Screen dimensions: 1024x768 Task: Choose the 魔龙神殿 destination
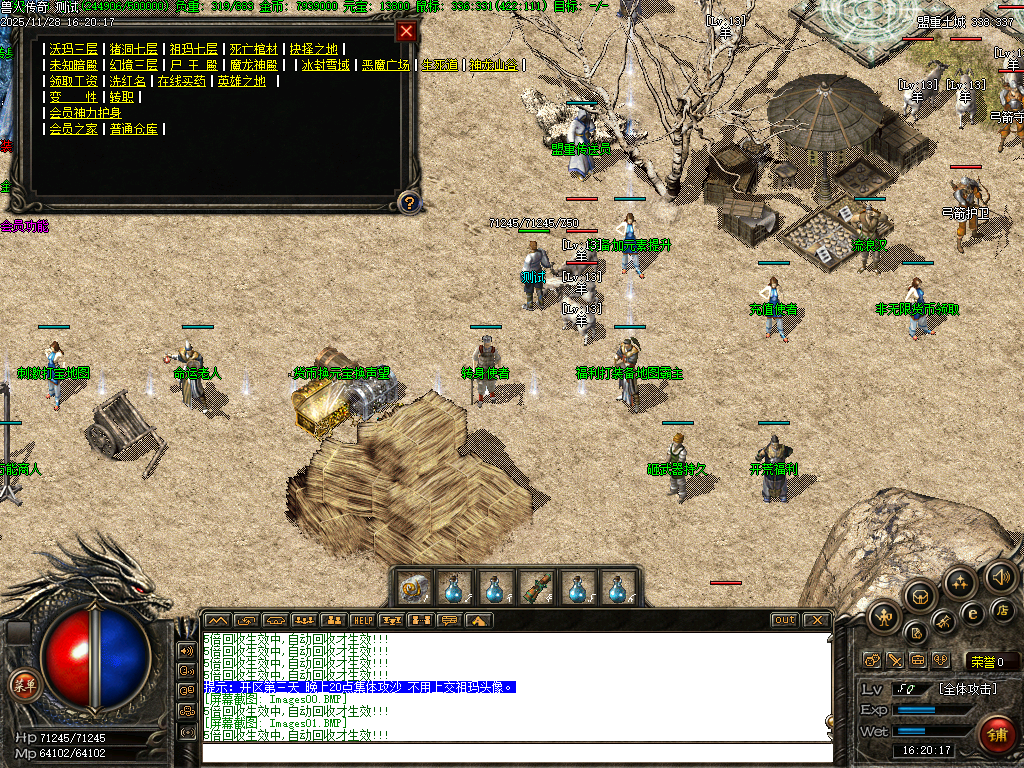click(x=254, y=65)
